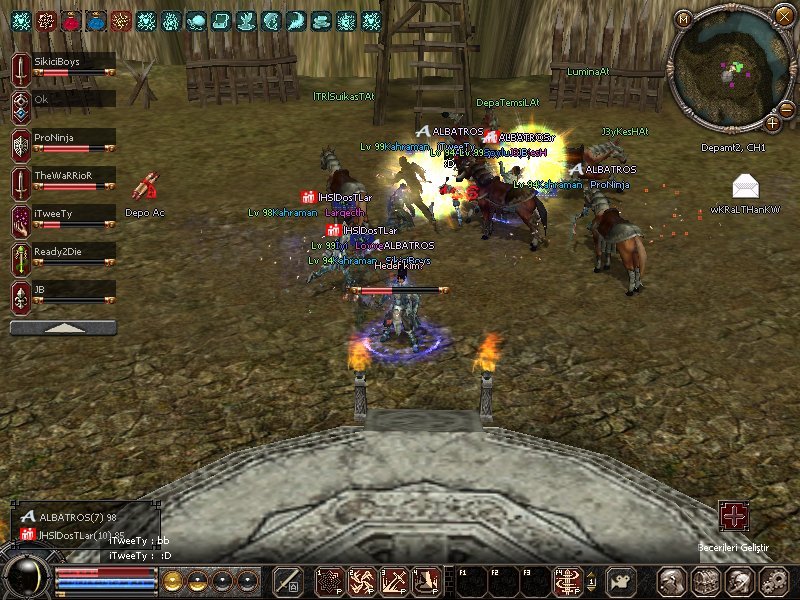Open the large map with the M button

684,17
